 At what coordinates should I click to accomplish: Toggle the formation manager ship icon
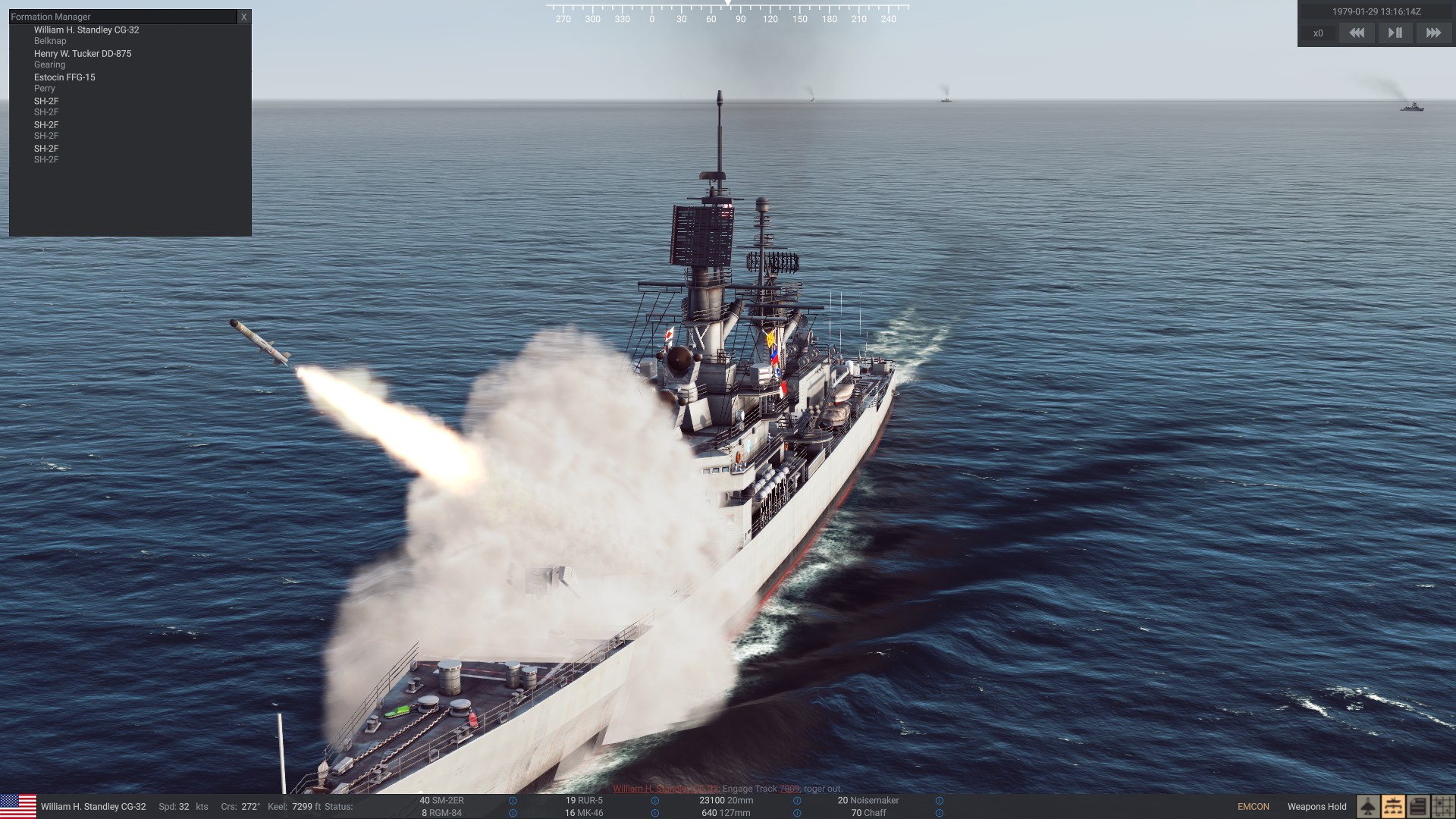(x=1393, y=807)
